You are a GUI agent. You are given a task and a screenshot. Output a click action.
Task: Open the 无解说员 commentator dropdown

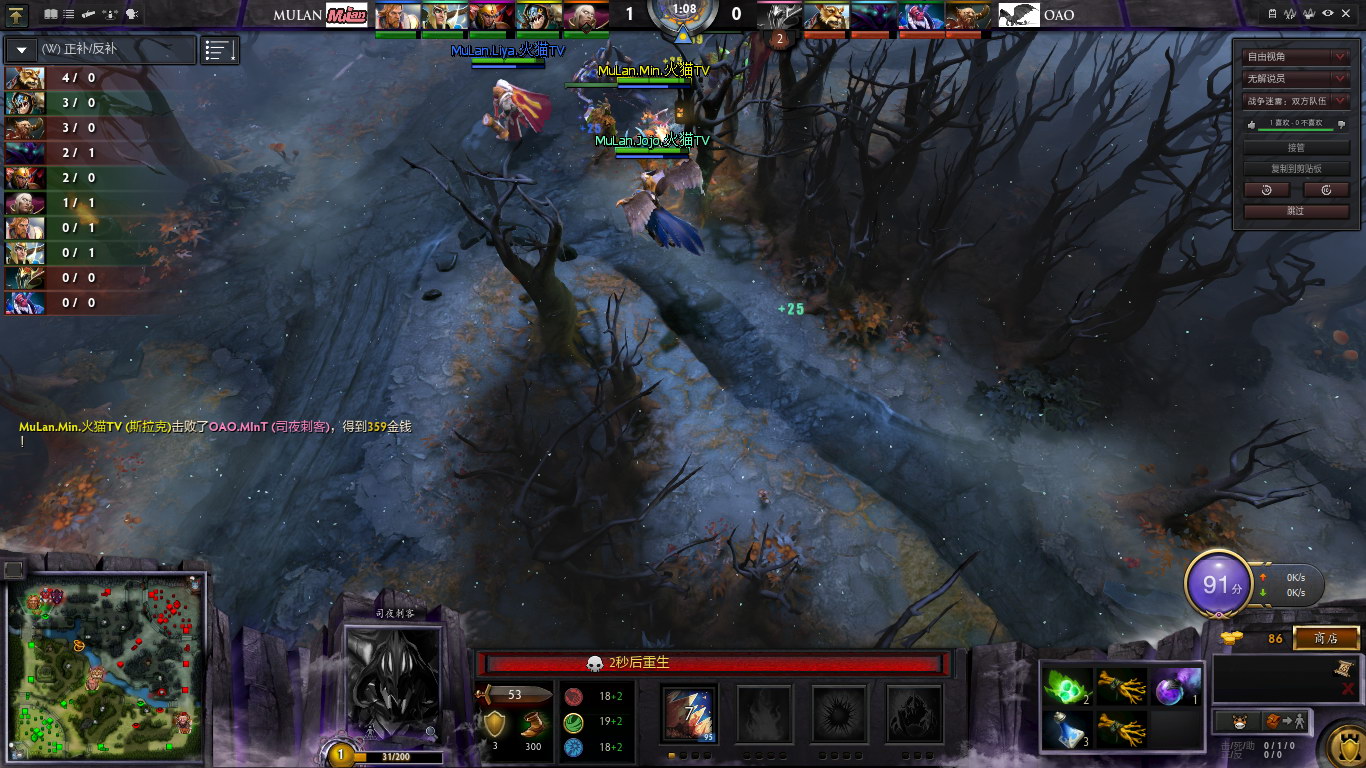pos(1296,78)
